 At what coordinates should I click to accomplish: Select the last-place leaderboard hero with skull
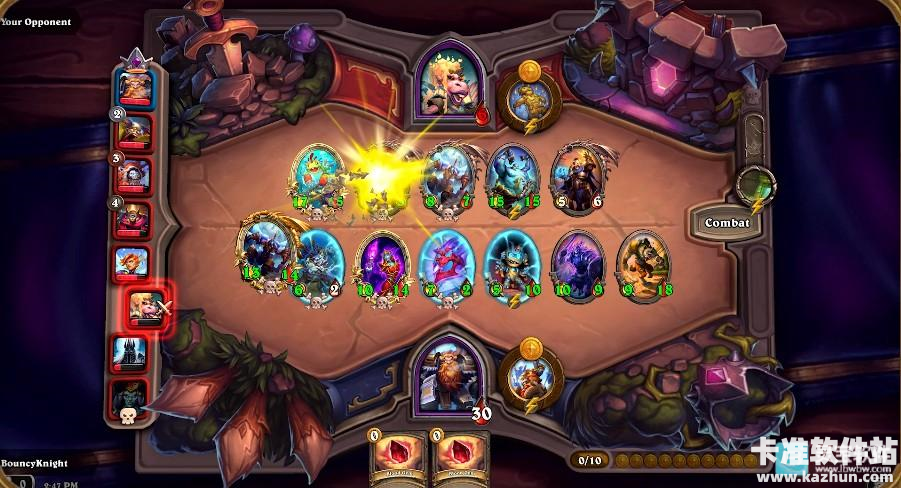coord(131,396)
